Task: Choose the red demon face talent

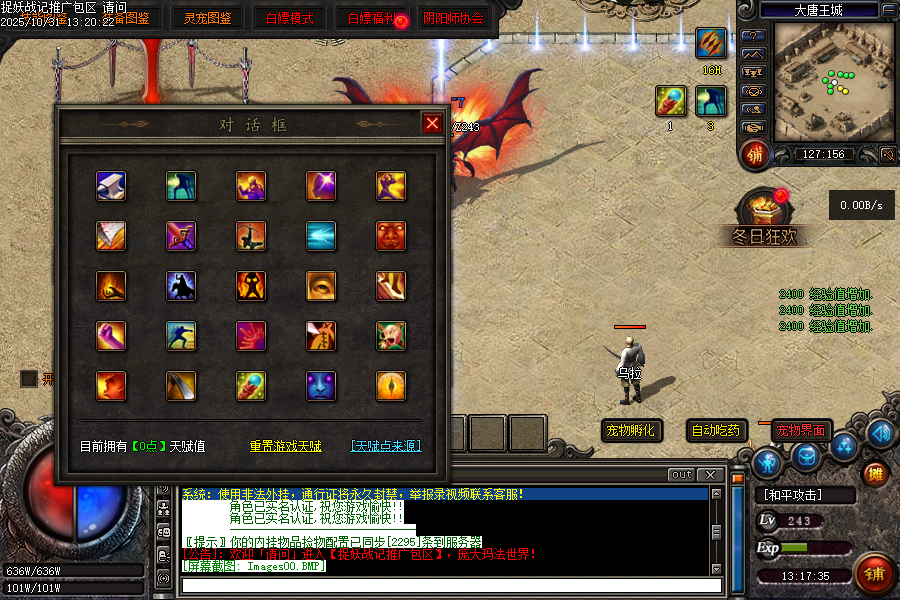Action: 391,236
